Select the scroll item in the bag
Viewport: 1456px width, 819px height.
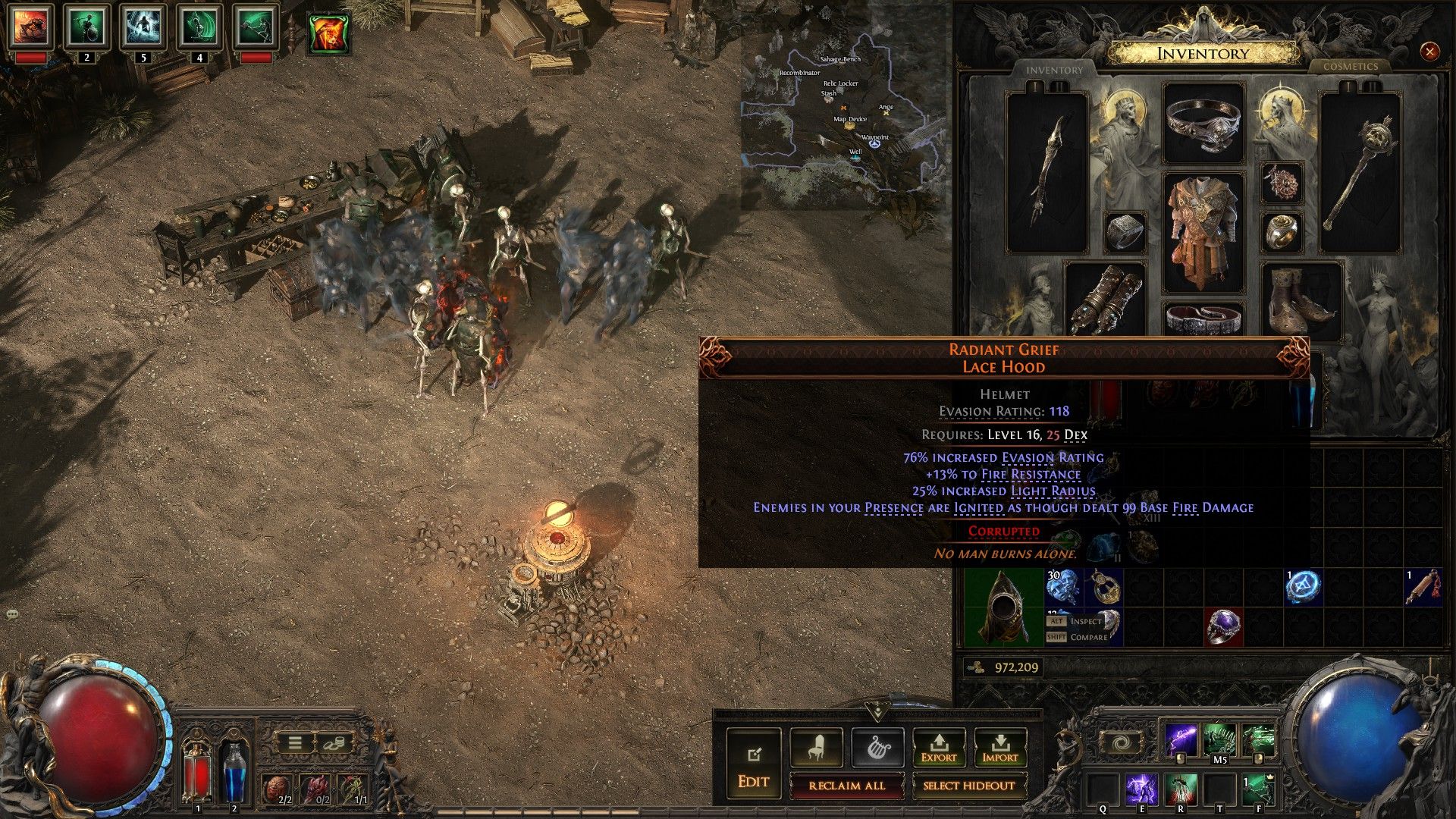(x=1423, y=588)
